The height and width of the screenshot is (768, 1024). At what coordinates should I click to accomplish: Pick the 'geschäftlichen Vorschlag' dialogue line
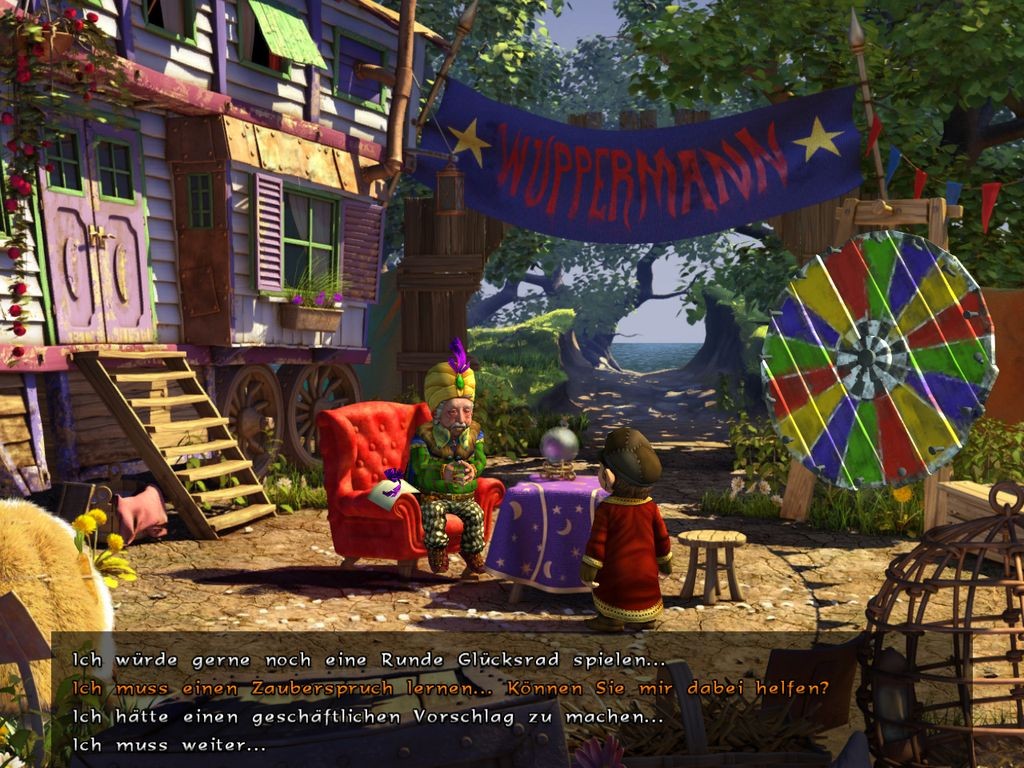(368, 717)
